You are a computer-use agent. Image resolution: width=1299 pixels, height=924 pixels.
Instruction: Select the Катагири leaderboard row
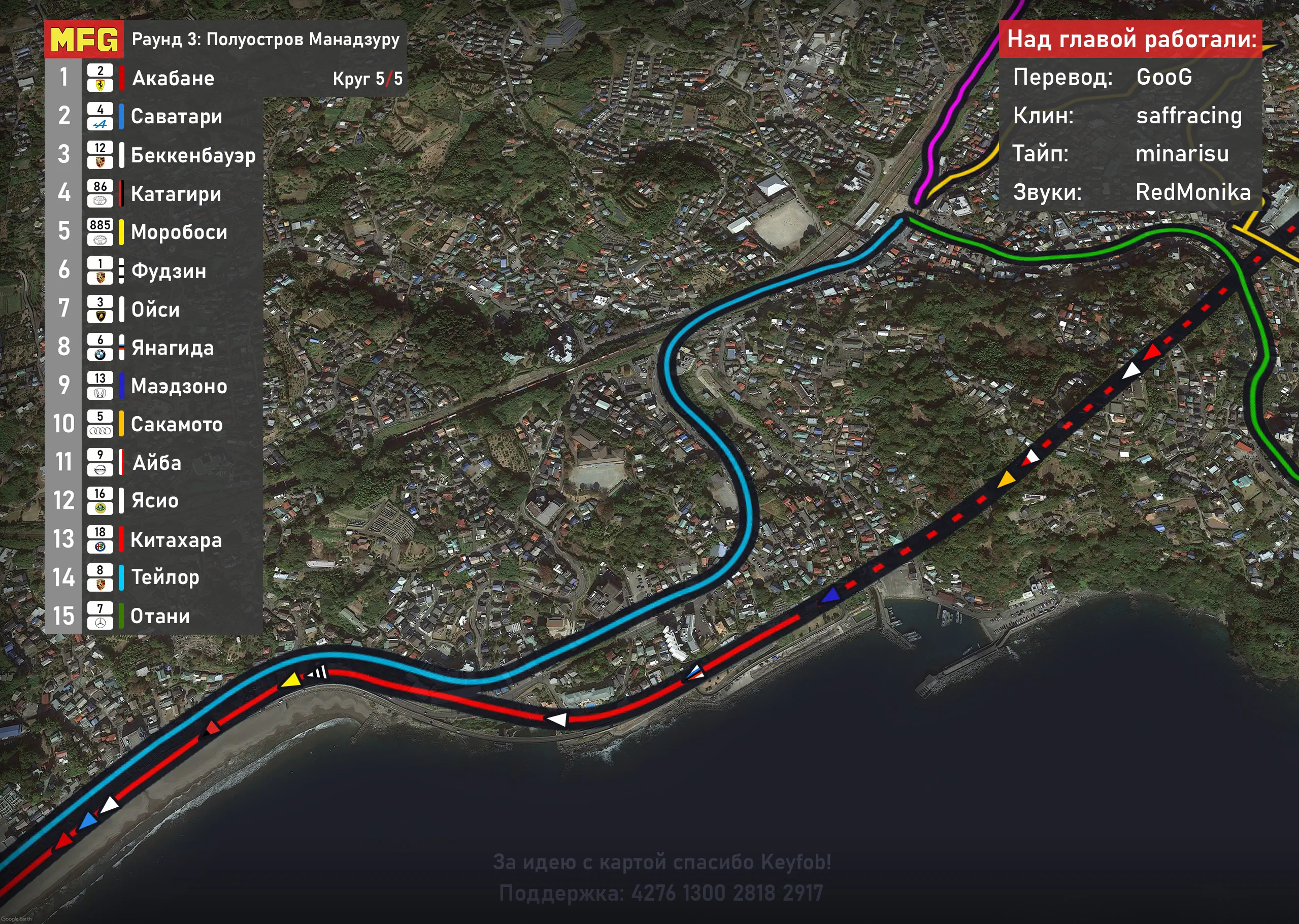click(175, 193)
